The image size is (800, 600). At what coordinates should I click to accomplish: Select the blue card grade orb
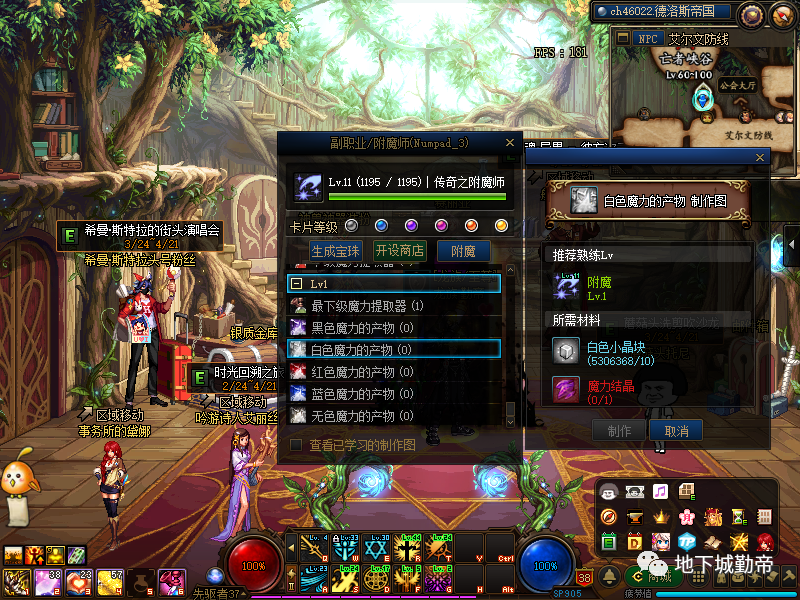coord(381,225)
